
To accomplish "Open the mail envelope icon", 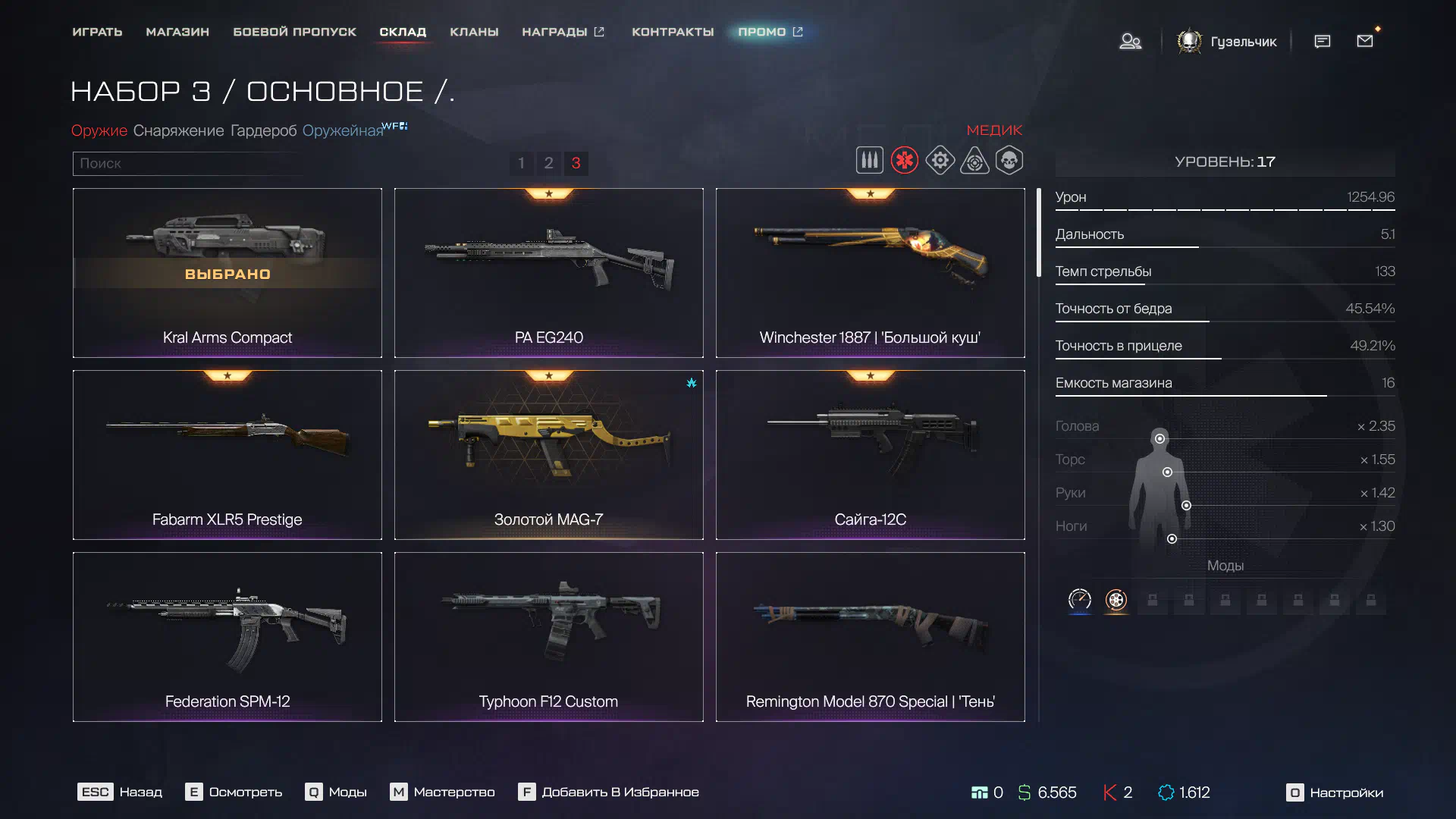I will (1365, 41).
